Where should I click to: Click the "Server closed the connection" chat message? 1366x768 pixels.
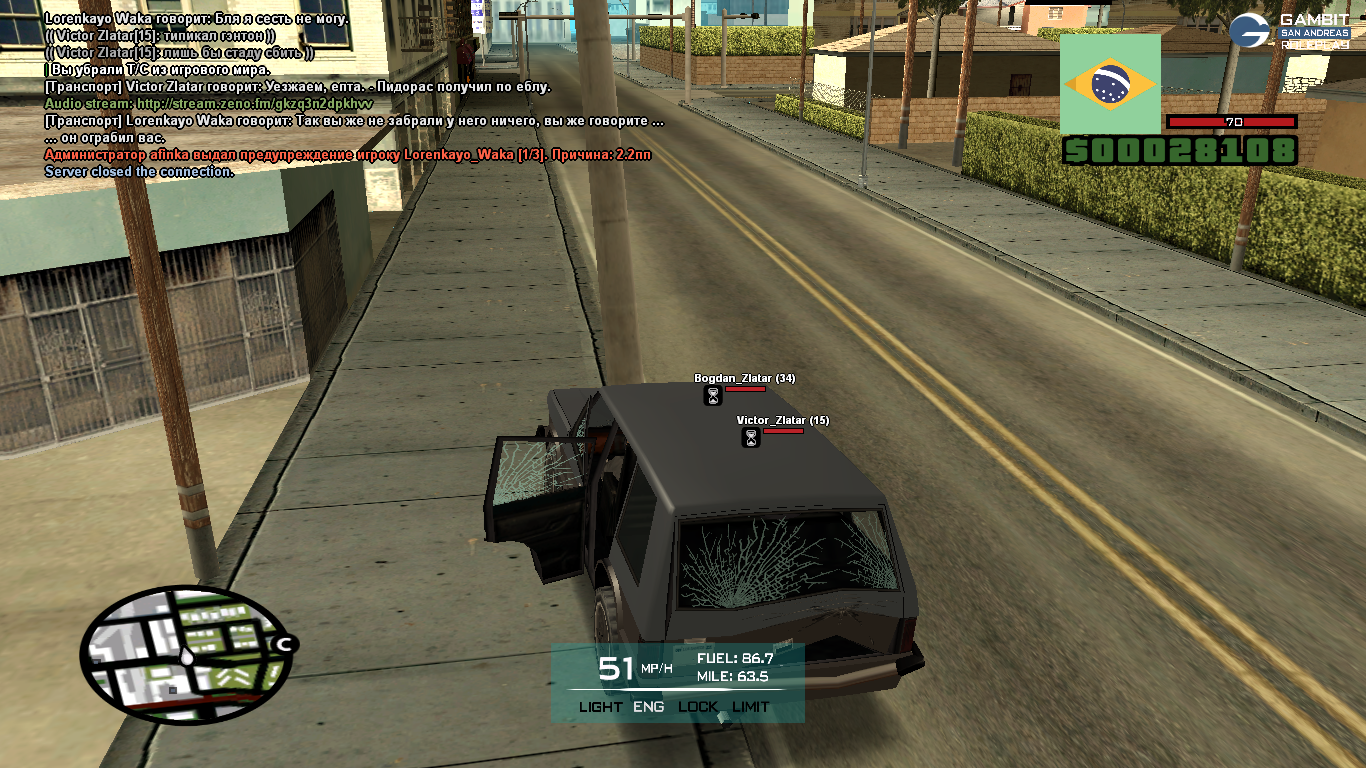[139, 172]
